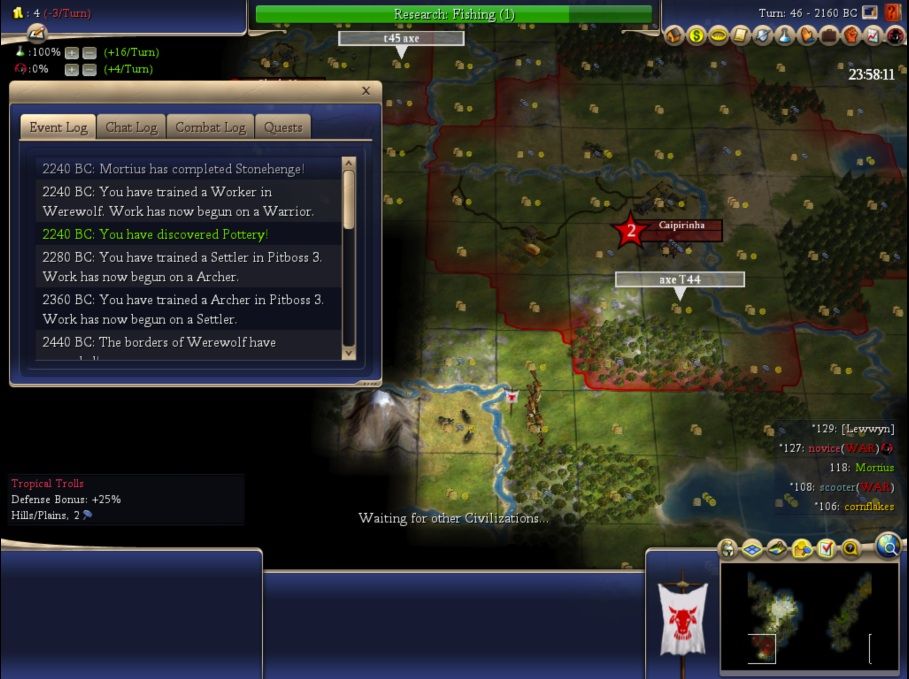This screenshot has height=679, width=909.
Task: Open the house-icon Domestic Advisor
Action: pyautogui.click(x=674, y=36)
